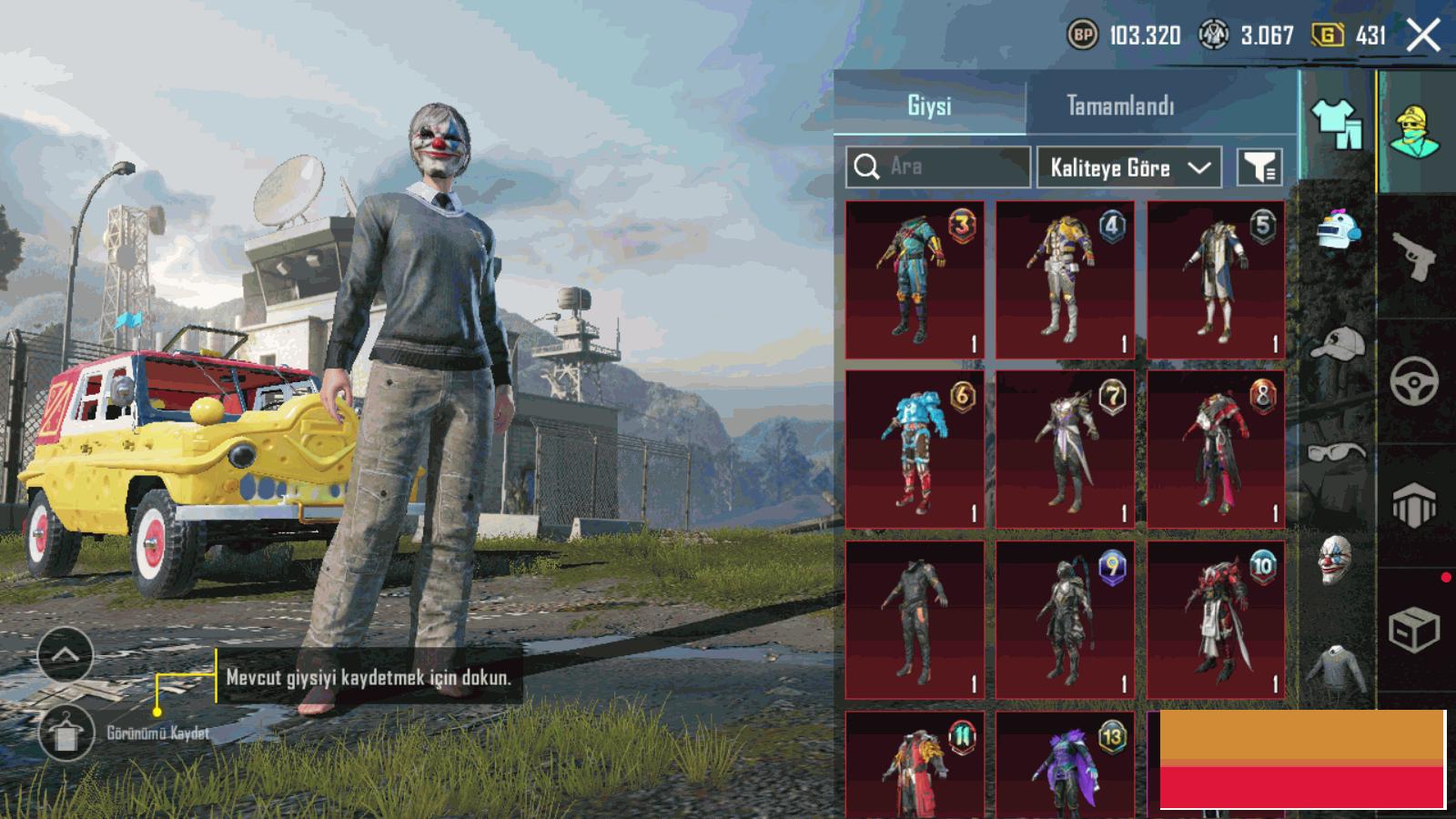Image resolution: width=1456 pixels, height=819 pixels.
Task: Choose the outfit with badge number 8
Action: [1216, 449]
